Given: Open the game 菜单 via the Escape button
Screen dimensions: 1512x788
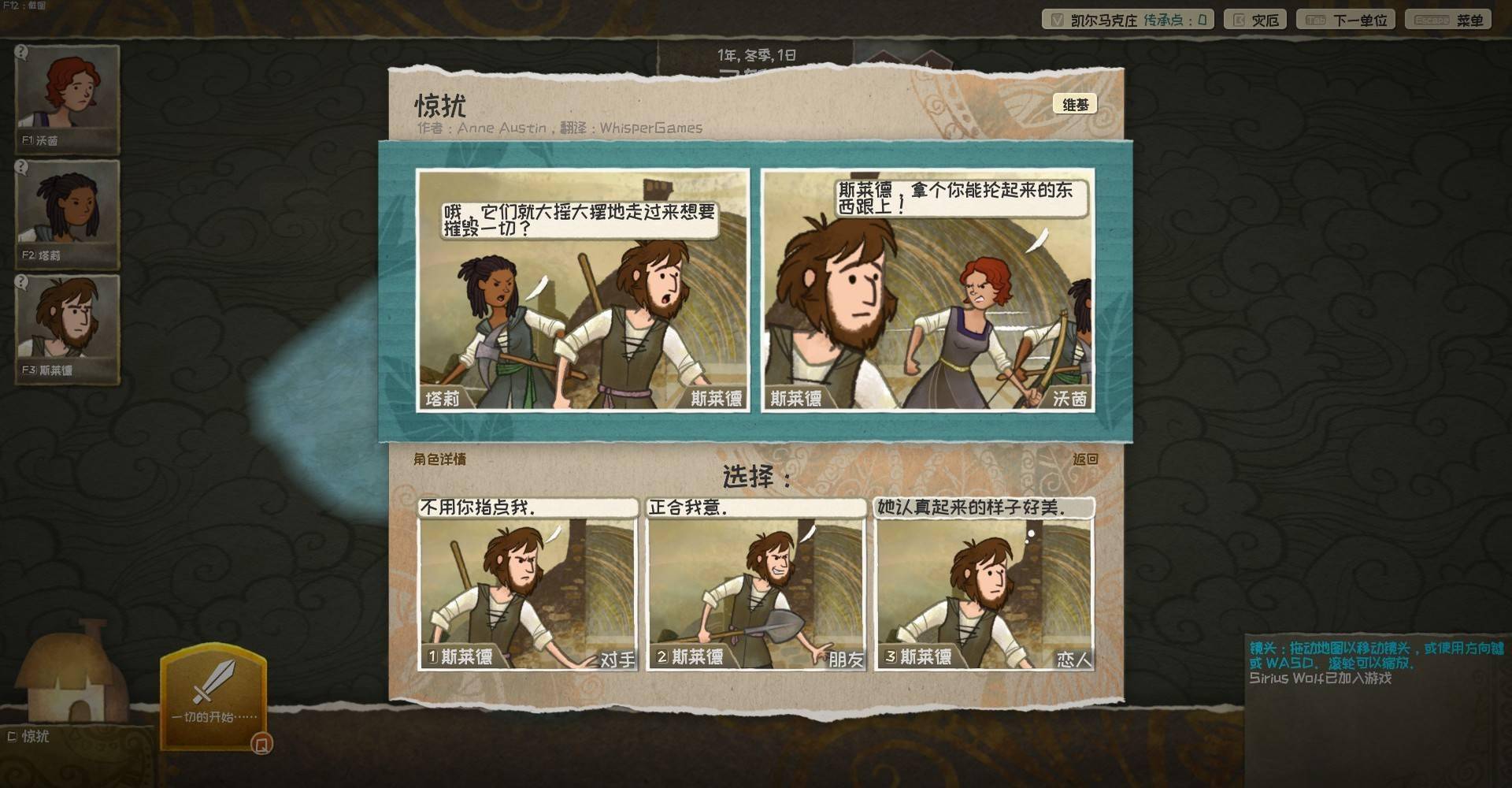Looking at the screenshot, I should click(1447, 19).
